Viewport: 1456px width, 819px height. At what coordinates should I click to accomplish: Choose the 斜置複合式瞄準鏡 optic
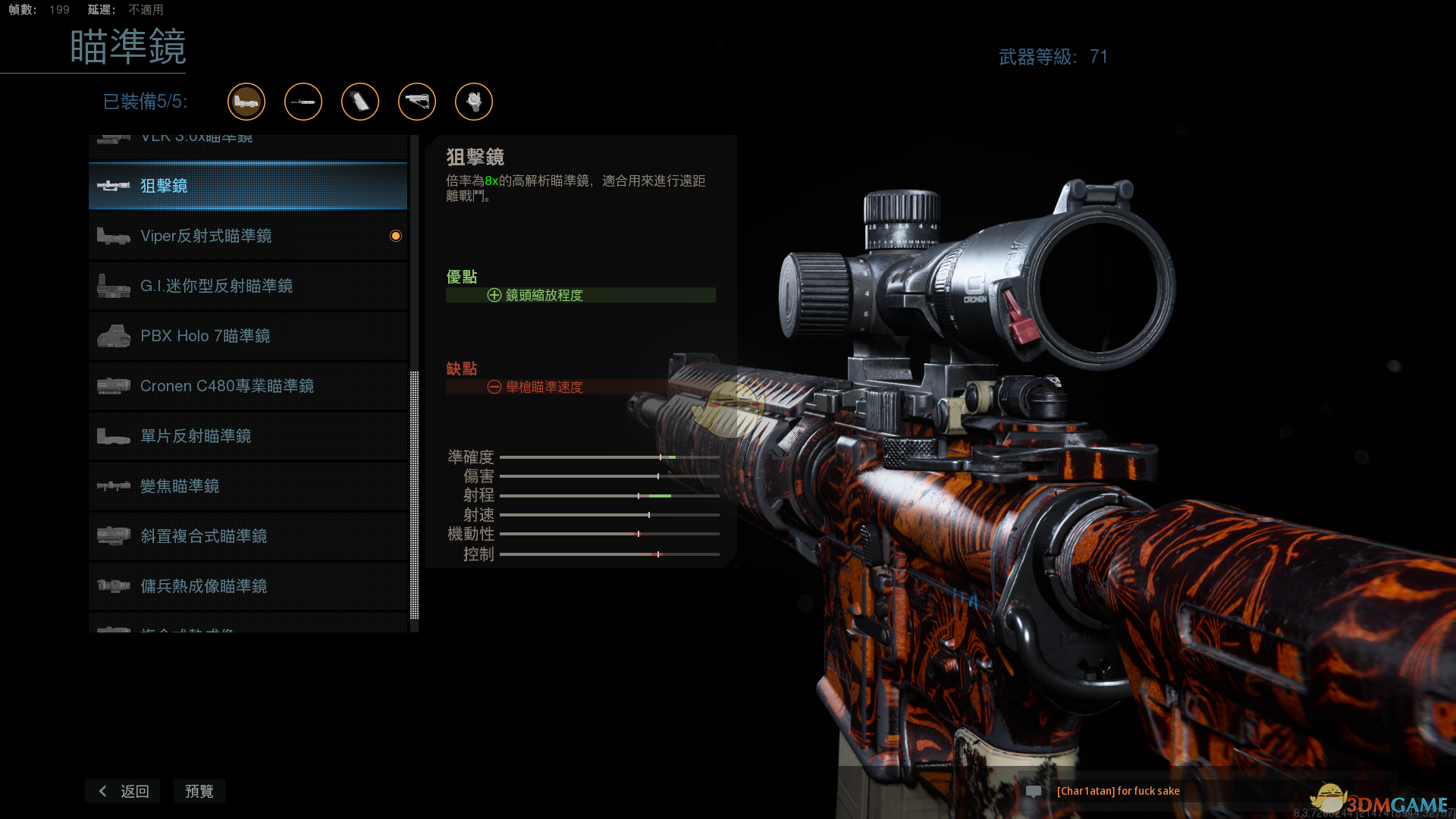pos(247,536)
